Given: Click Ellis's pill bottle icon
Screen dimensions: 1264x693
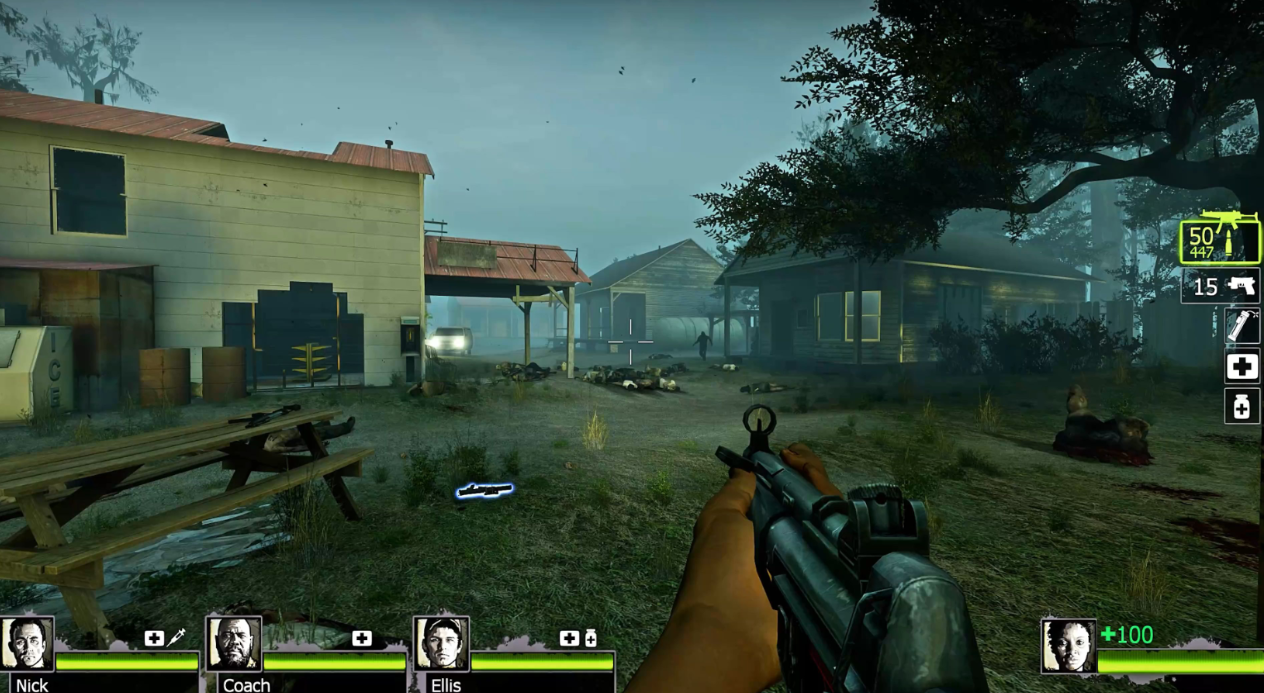Looking at the screenshot, I should click(591, 638).
